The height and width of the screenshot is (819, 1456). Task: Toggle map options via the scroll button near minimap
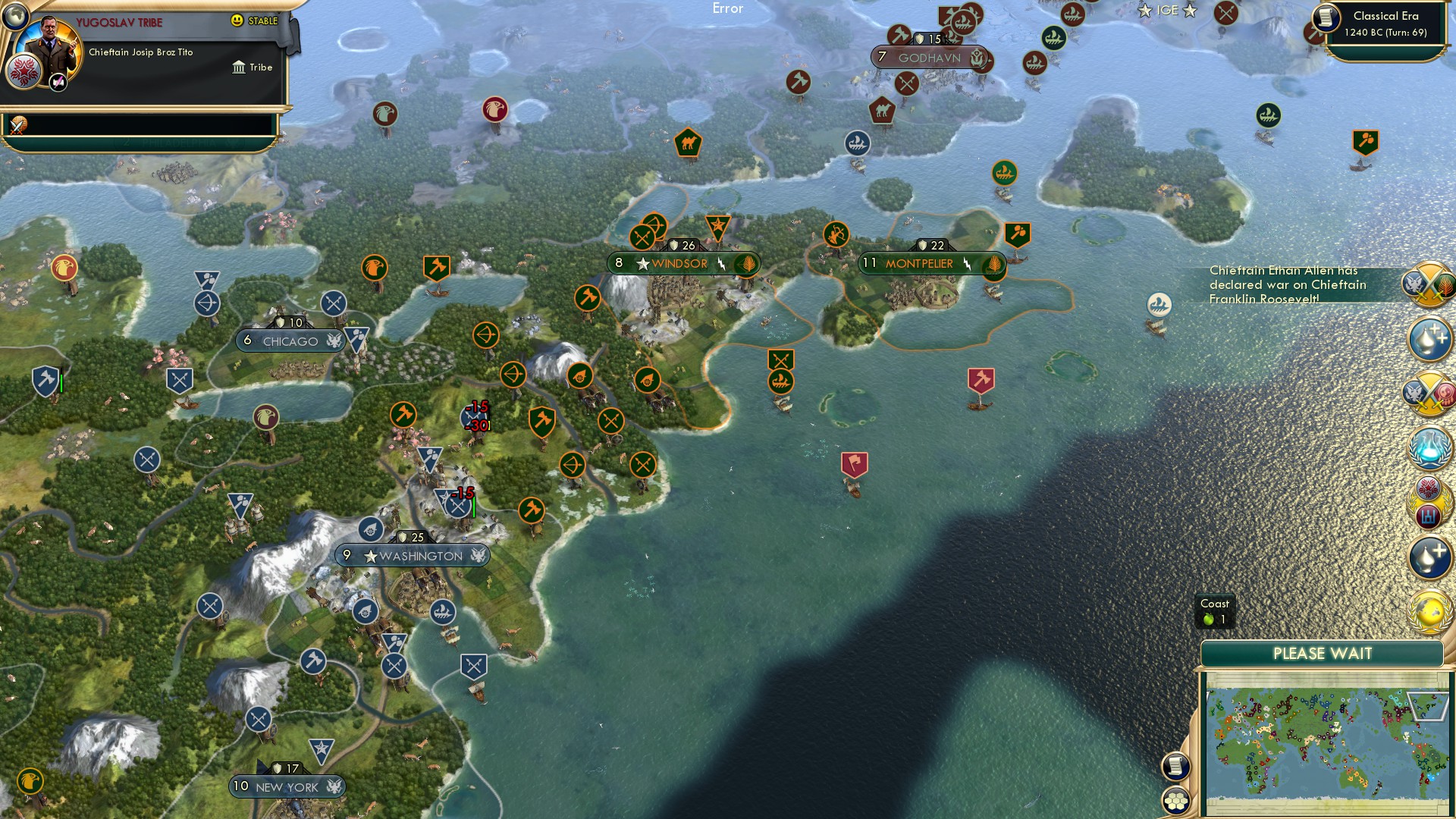1176,768
